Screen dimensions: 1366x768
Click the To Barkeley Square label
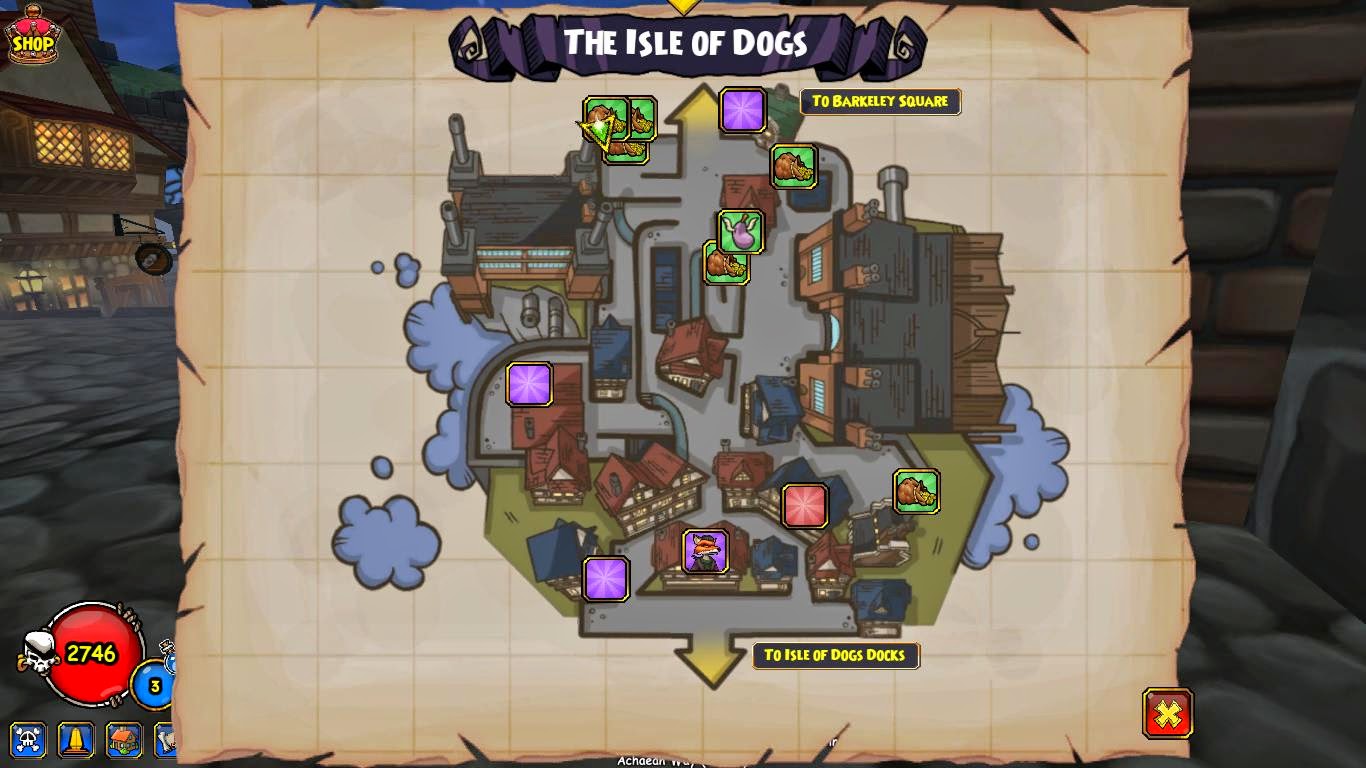click(x=879, y=101)
